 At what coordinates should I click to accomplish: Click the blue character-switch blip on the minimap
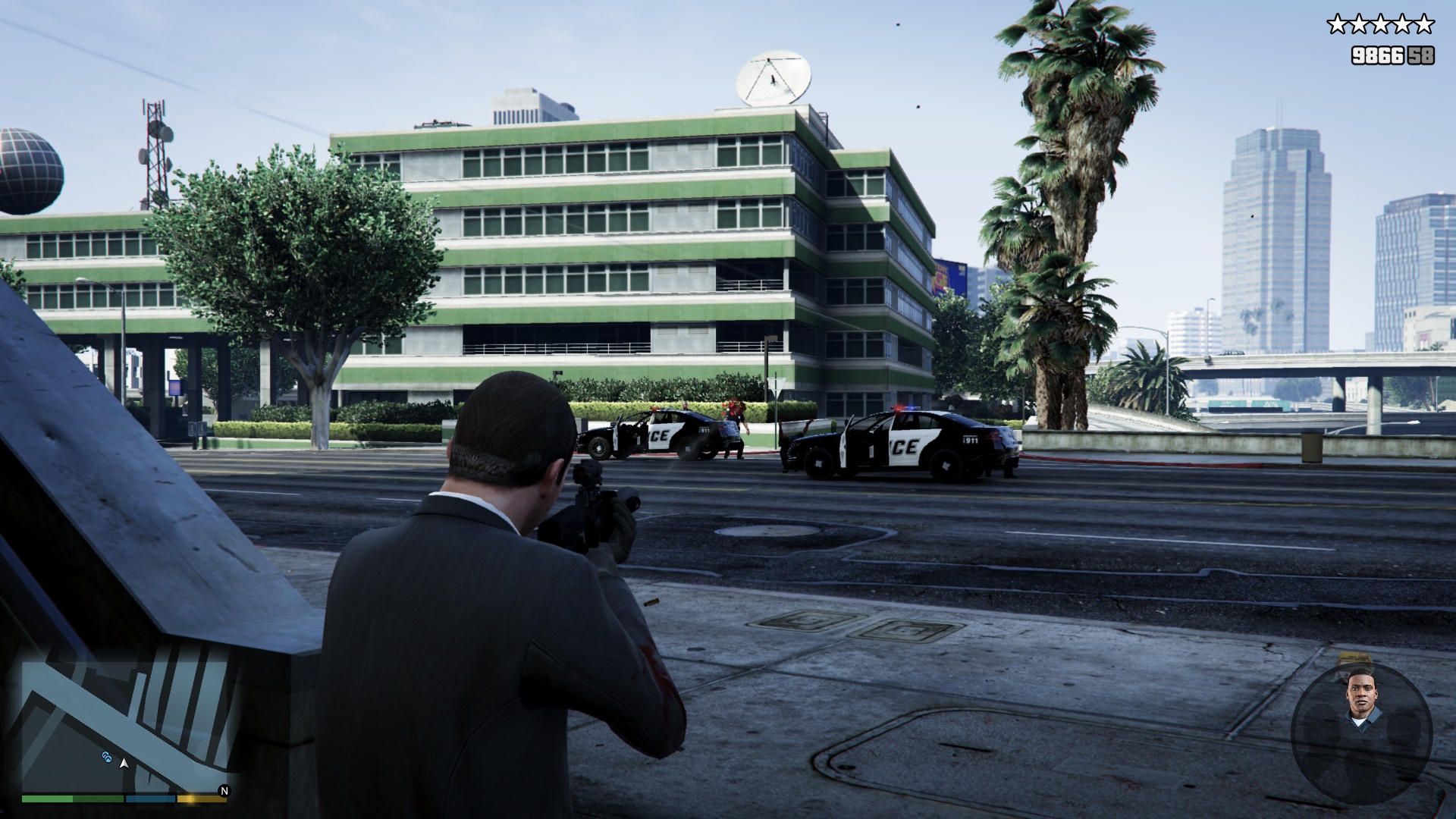point(108,758)
